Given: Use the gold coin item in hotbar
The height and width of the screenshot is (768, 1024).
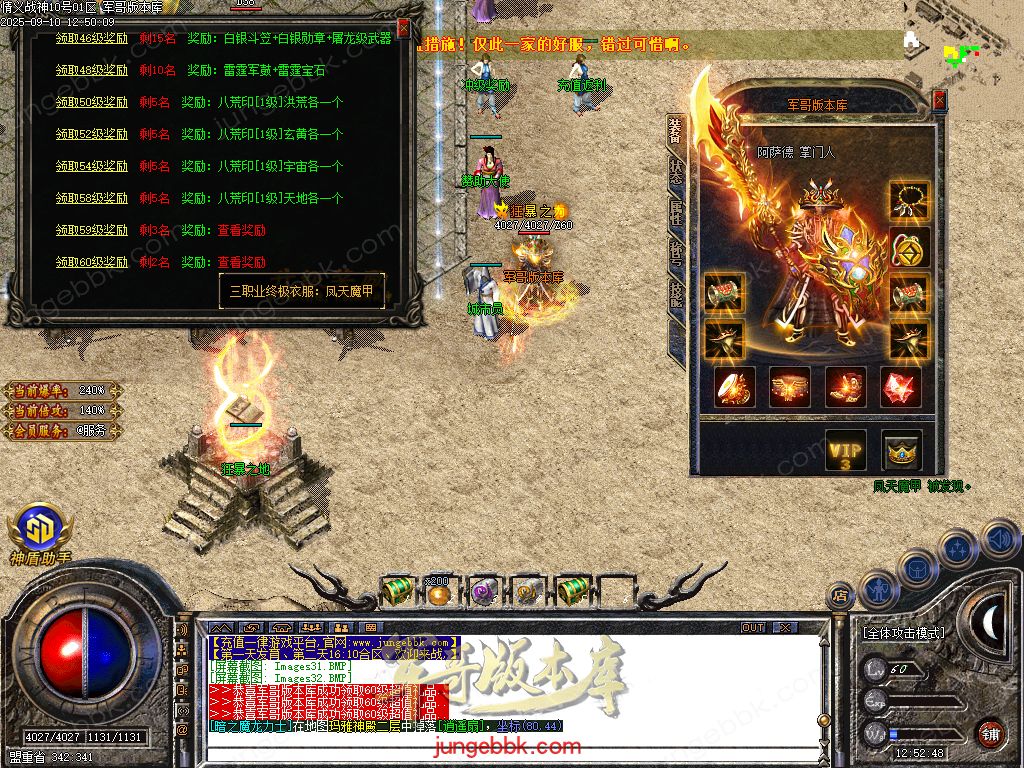Looking at the screenshot, I should [x=438, y=593].
